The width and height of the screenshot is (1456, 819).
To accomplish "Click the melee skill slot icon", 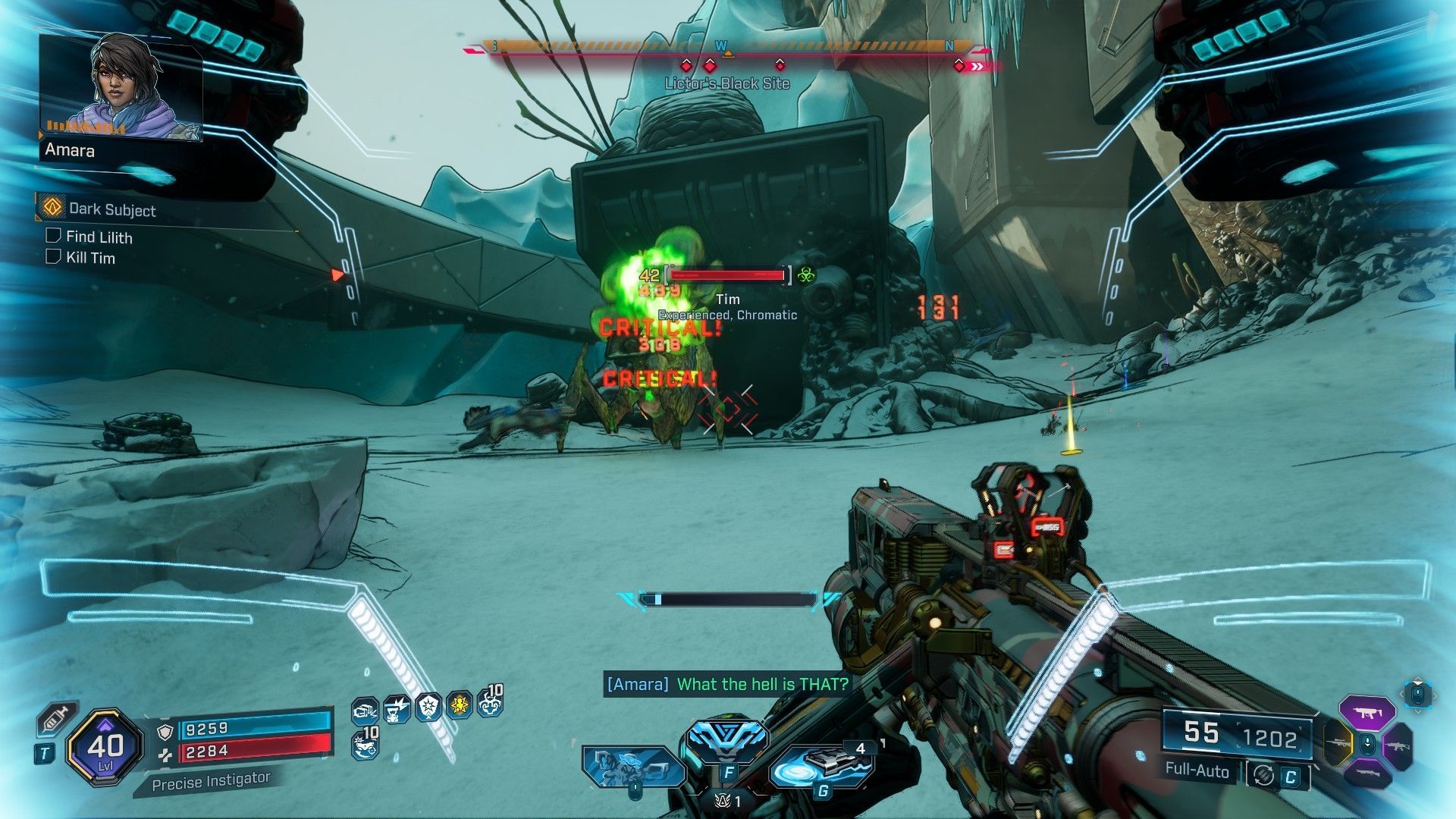I will pos(633,767).
